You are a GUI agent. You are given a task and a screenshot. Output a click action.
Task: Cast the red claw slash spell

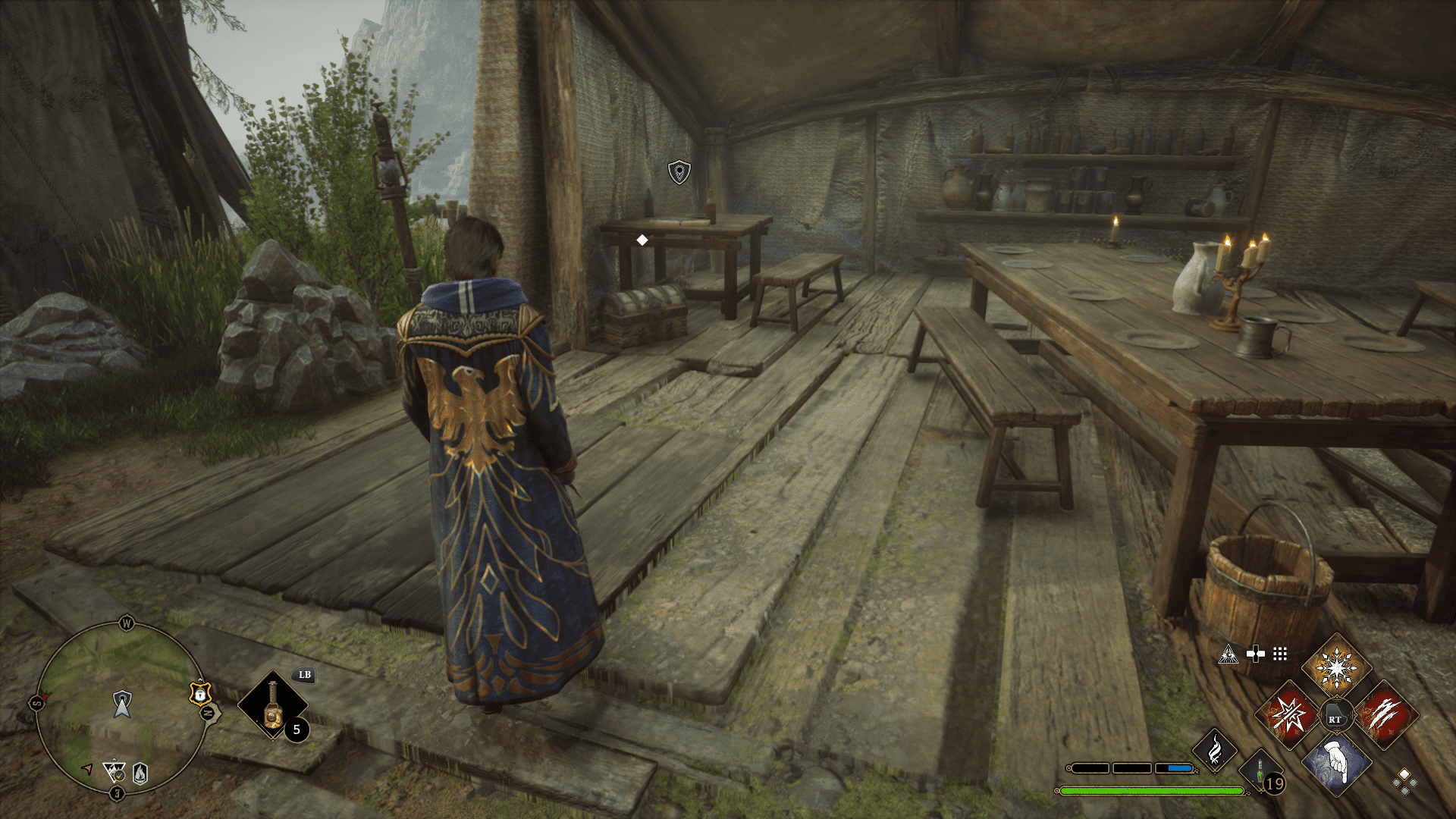point(1385,714)
